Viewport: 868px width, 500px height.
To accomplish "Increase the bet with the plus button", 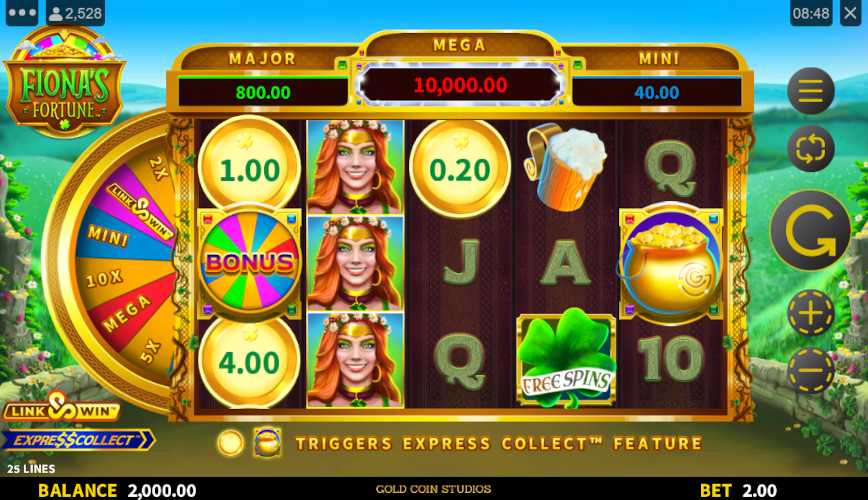I will pyautogui.click(x=810, y=314).
